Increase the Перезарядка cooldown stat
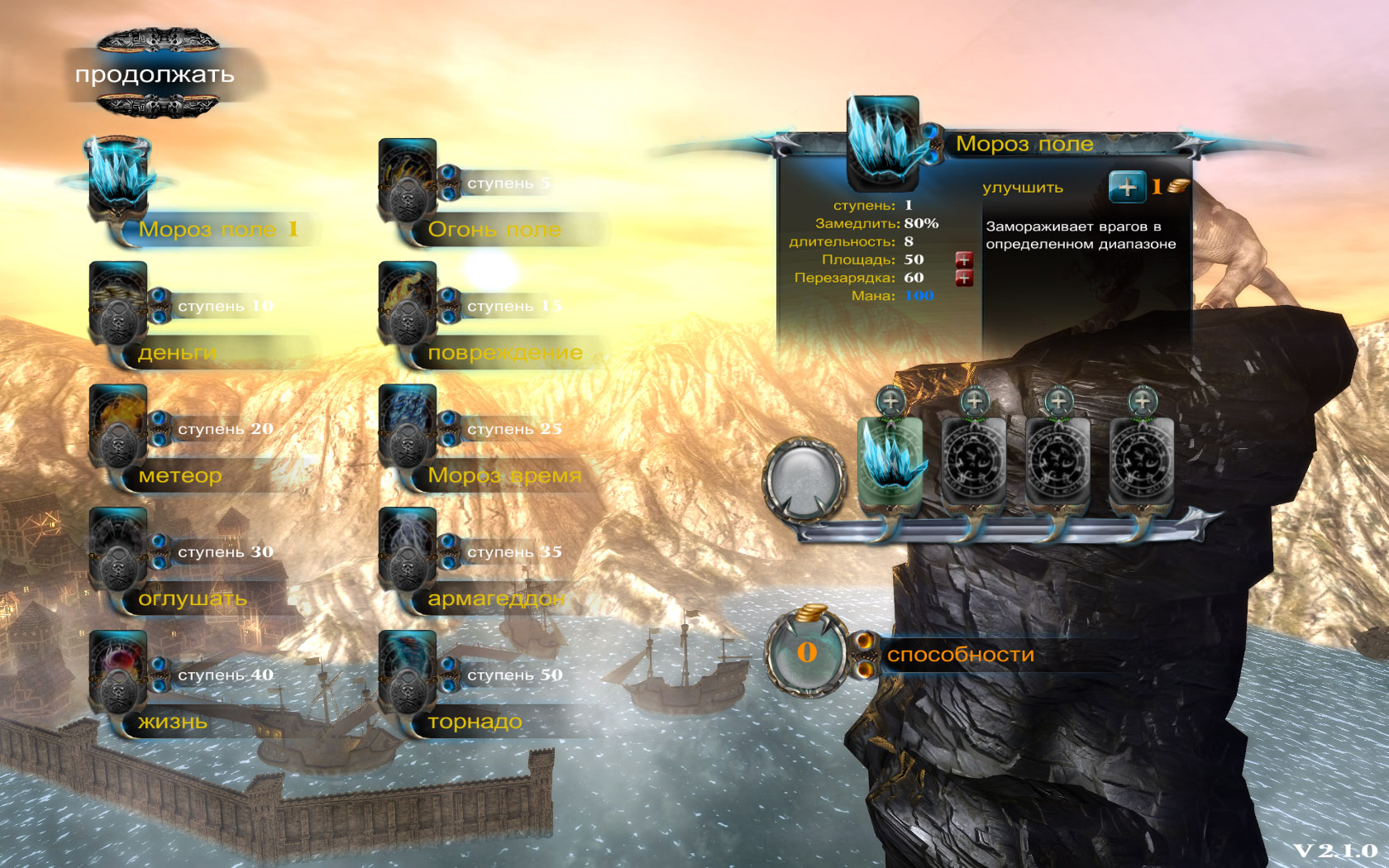Image resolution: width=1389 pixels, height=868 pixels. (x=964, y=278)
